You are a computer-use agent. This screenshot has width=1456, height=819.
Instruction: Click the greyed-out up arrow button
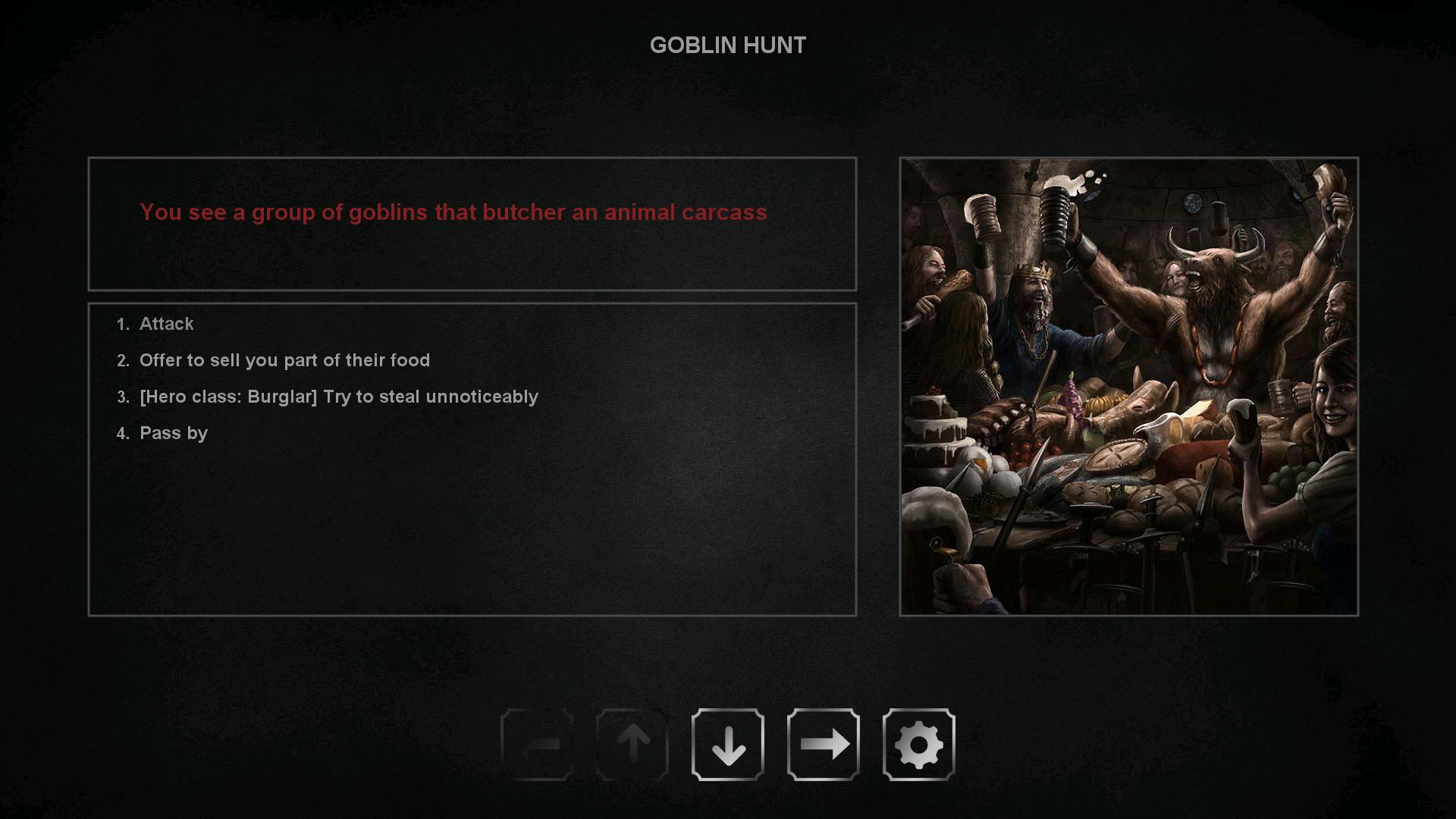(x=632, y=745)
